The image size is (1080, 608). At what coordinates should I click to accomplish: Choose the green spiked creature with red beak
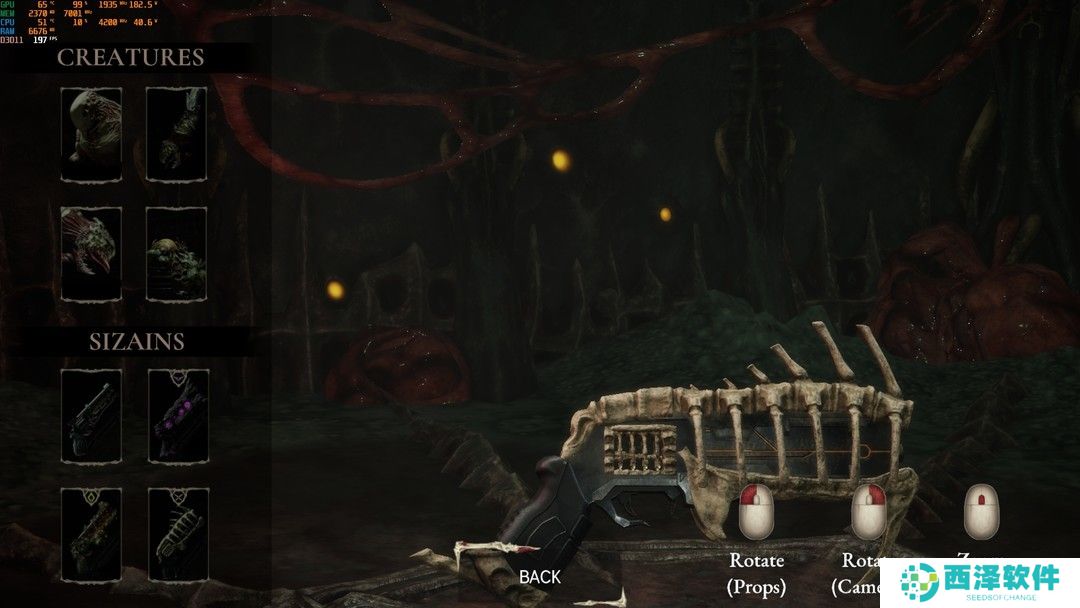[91, 253]
